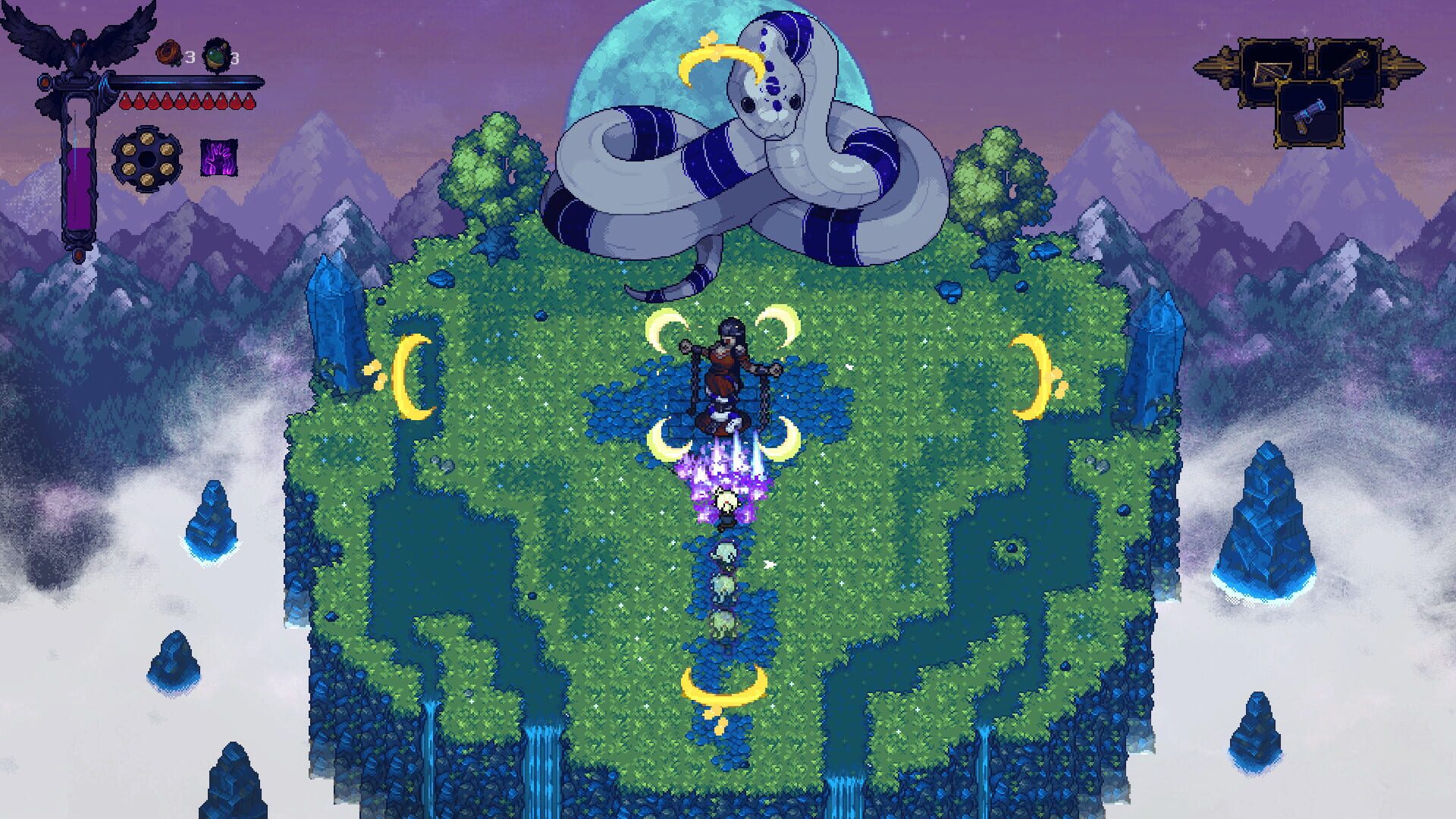
Task: Click the orange orb on the hourglass hilt
Action: [45, 82]
